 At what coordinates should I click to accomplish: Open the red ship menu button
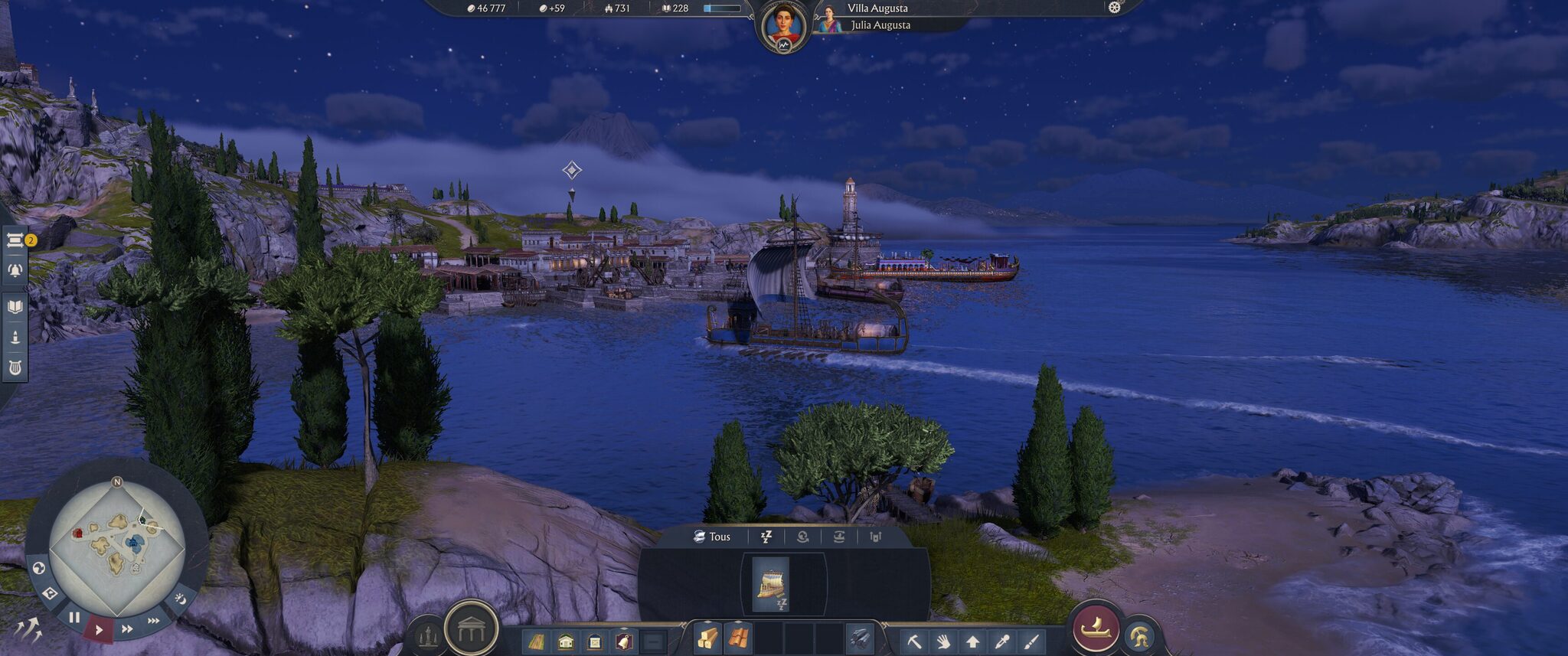coord(1096,628)
